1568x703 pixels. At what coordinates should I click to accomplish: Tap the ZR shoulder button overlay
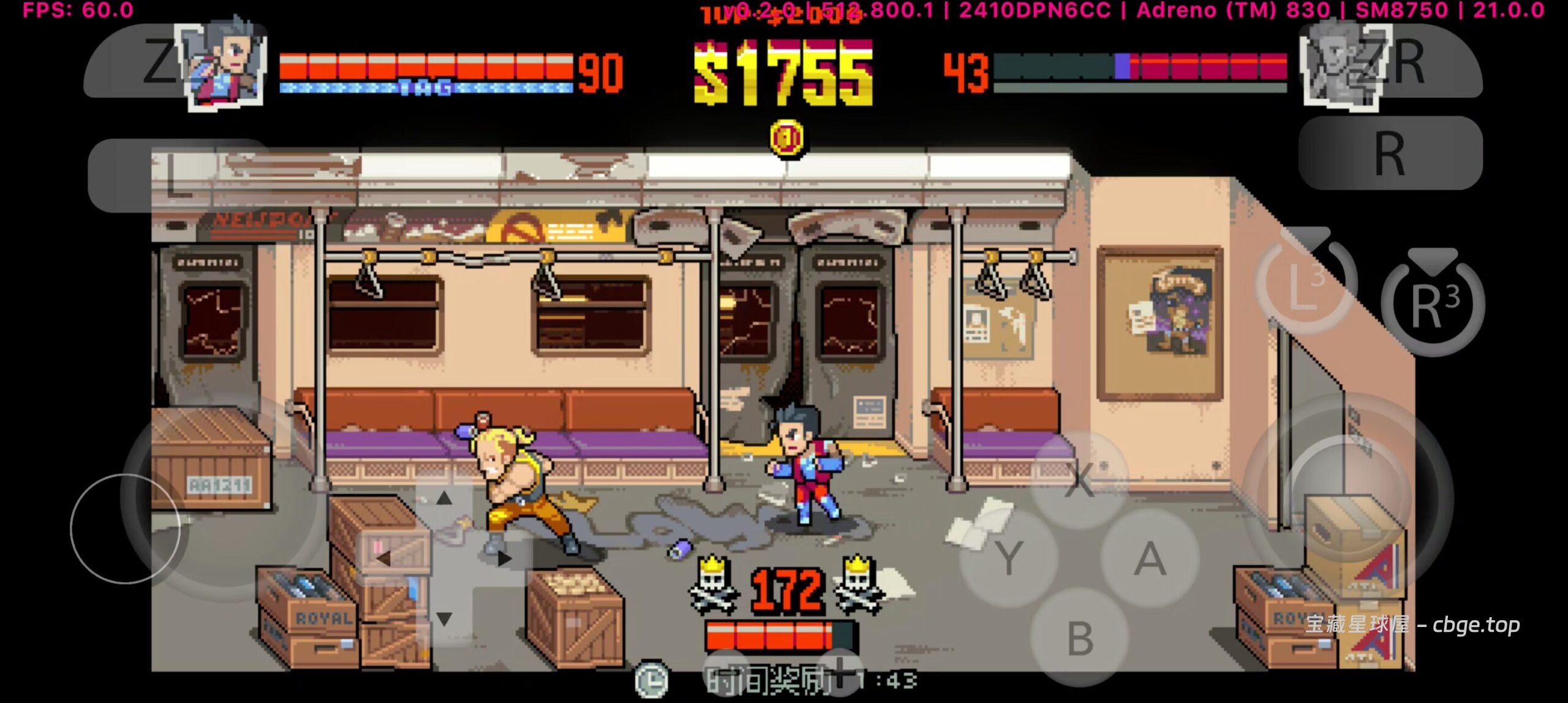1390,61
